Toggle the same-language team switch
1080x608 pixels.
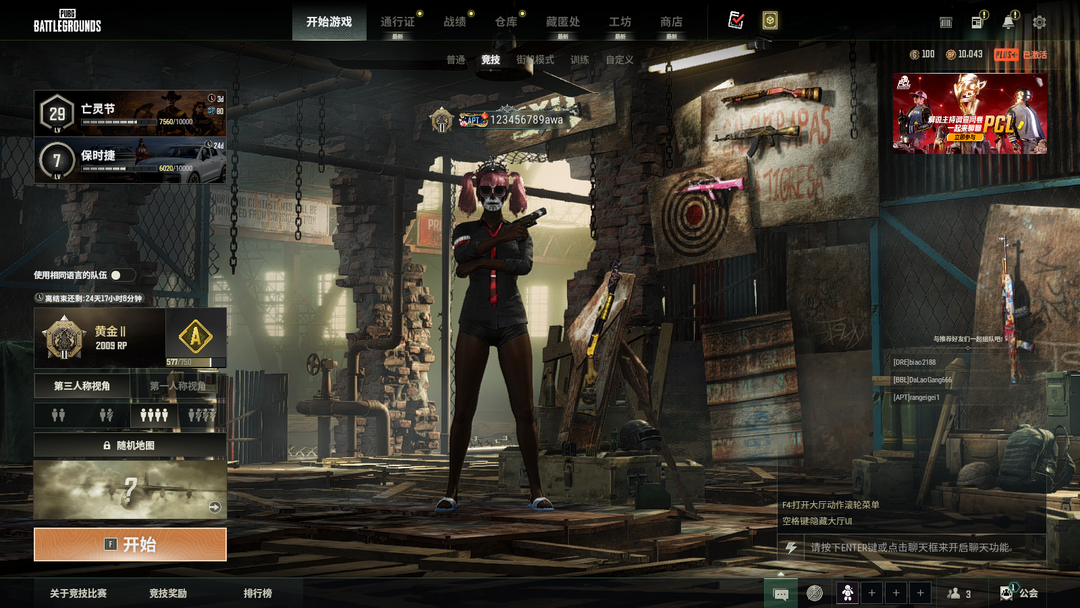[122, 275]
